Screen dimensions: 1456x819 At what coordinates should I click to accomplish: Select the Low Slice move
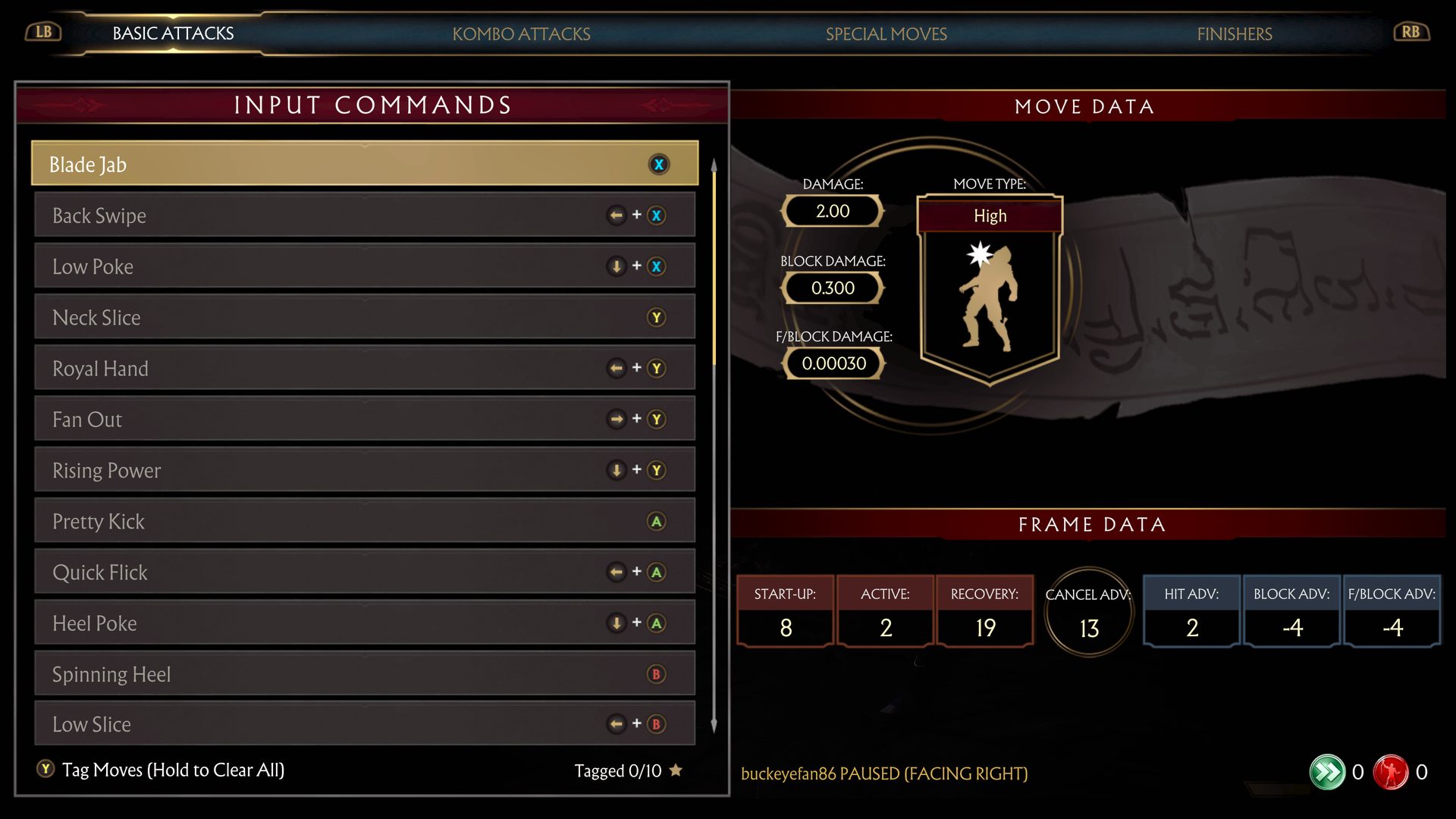[364, 724]
